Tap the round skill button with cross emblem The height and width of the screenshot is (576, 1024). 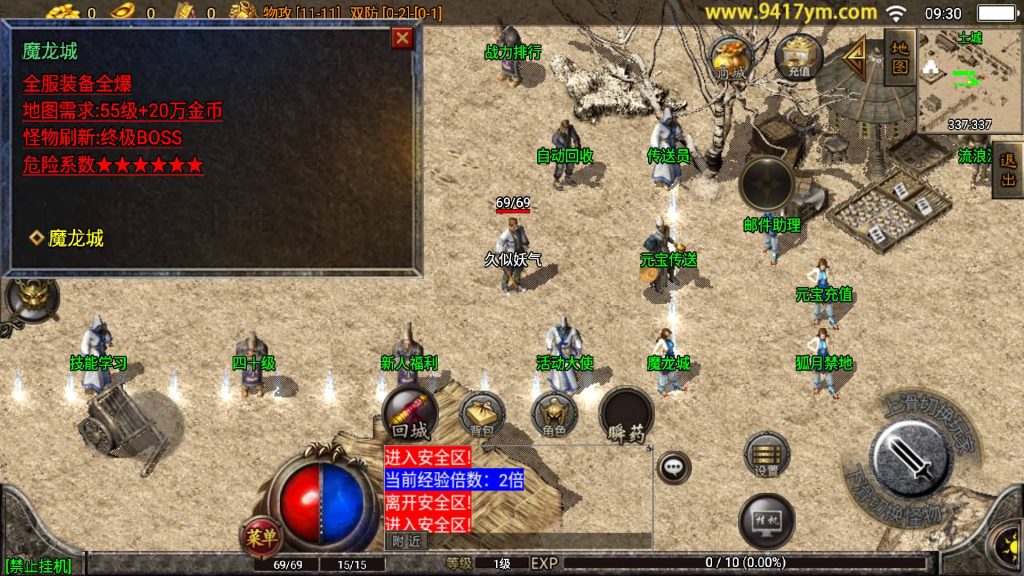(767, 184)
